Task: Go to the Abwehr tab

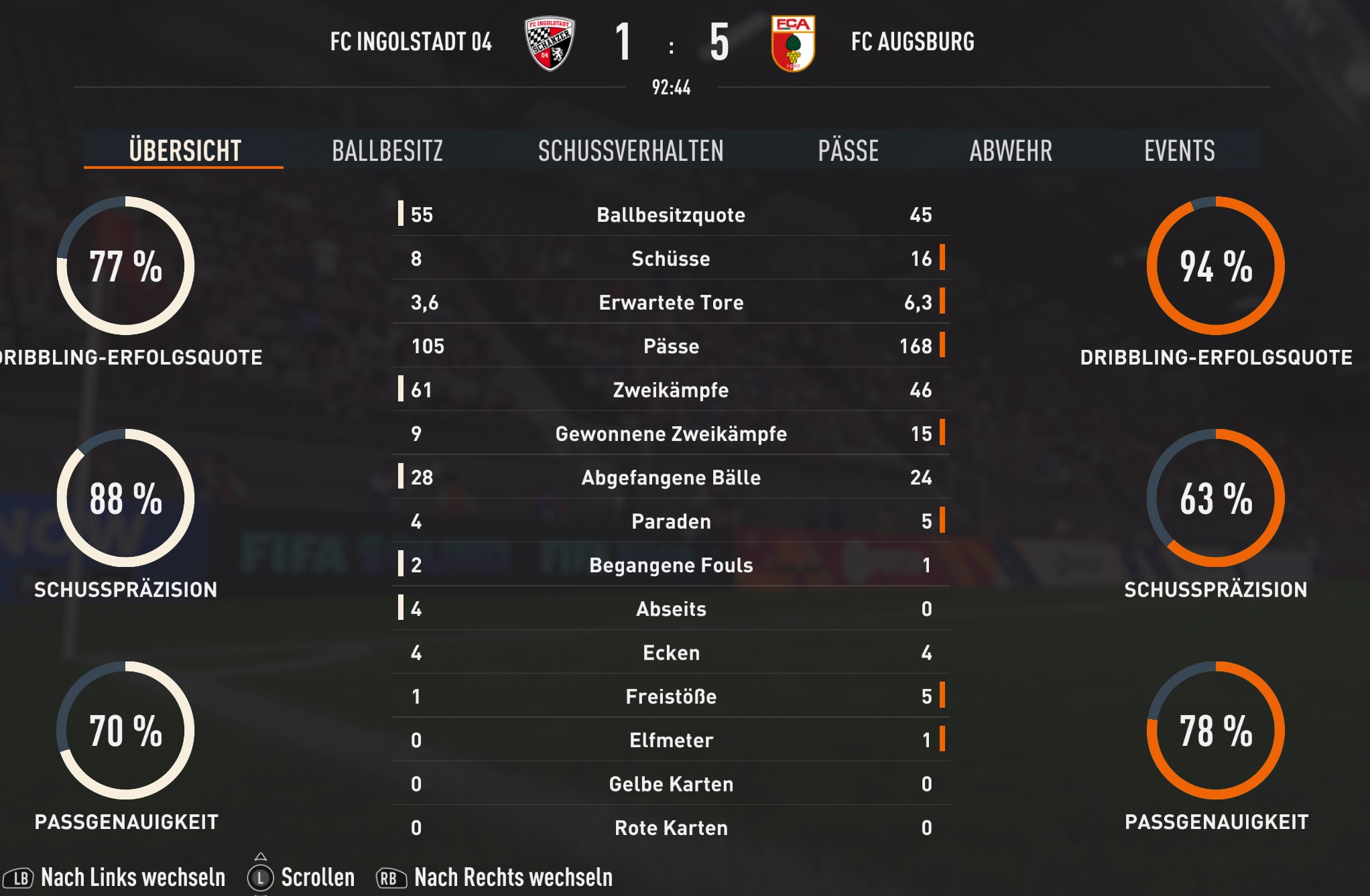Action: click(x=1010, y=150)
